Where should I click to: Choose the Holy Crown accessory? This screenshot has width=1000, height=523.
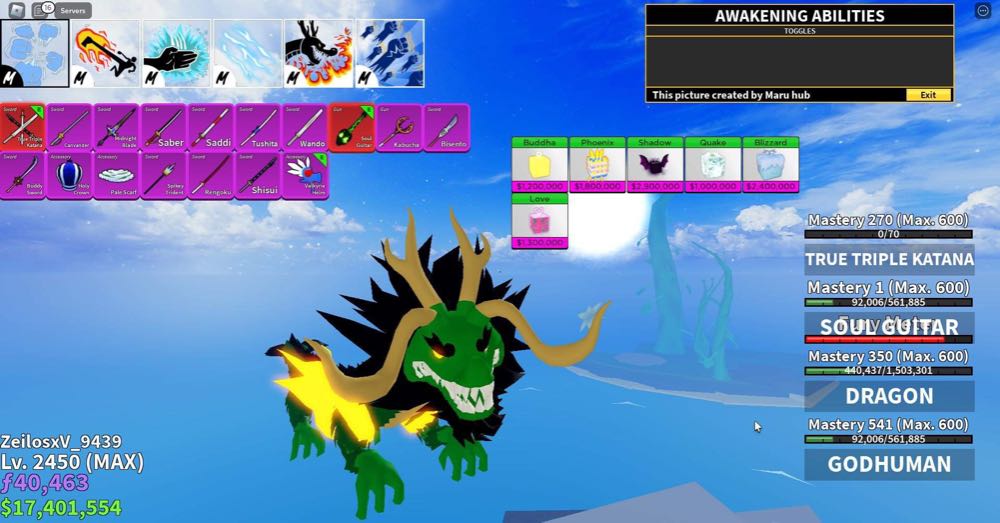[x=70, y=175]
